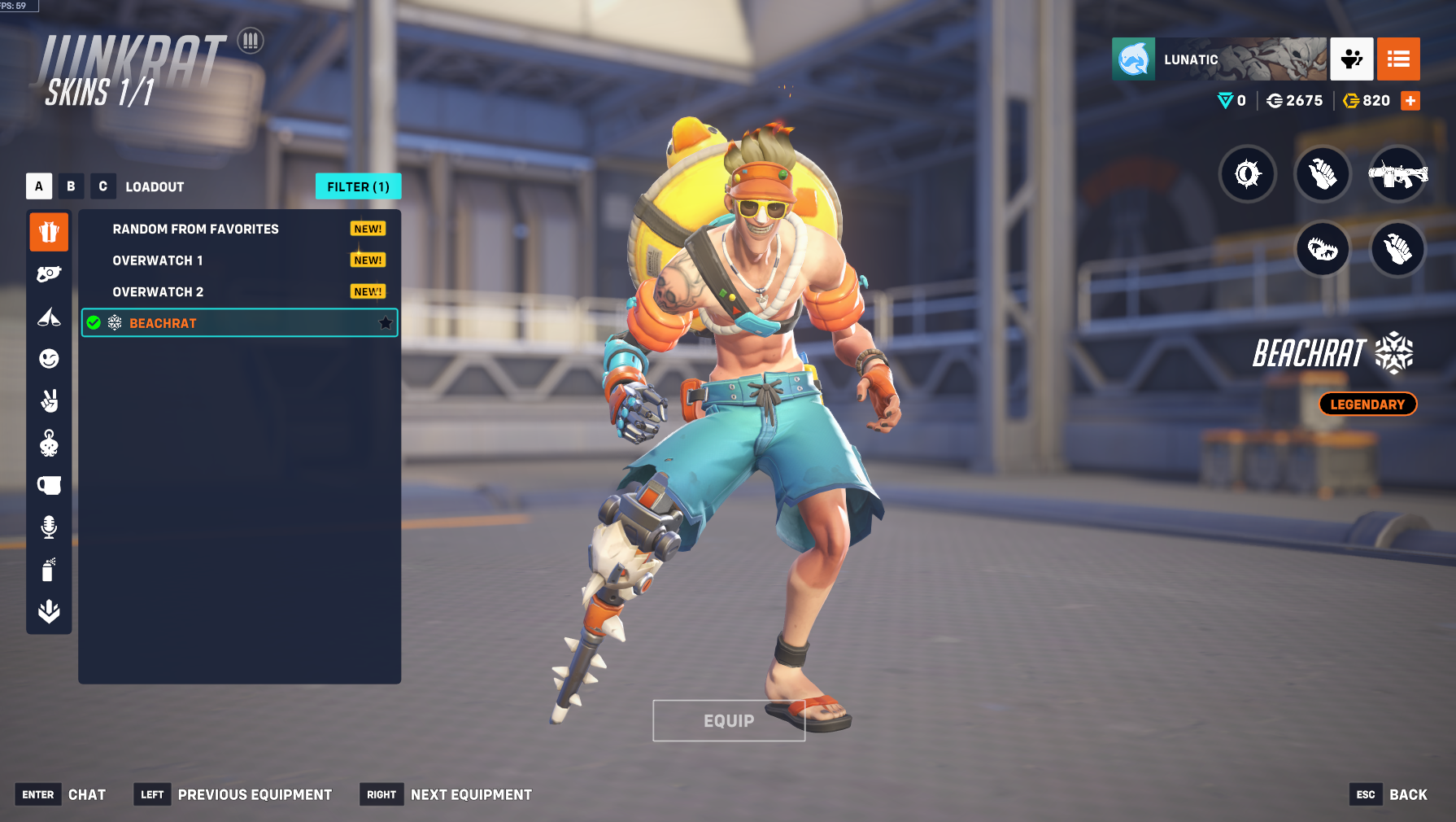The height and width of the screenshot is (822, 1456).
Task: Open the sprays spray-can category
Action: (49, 570)
